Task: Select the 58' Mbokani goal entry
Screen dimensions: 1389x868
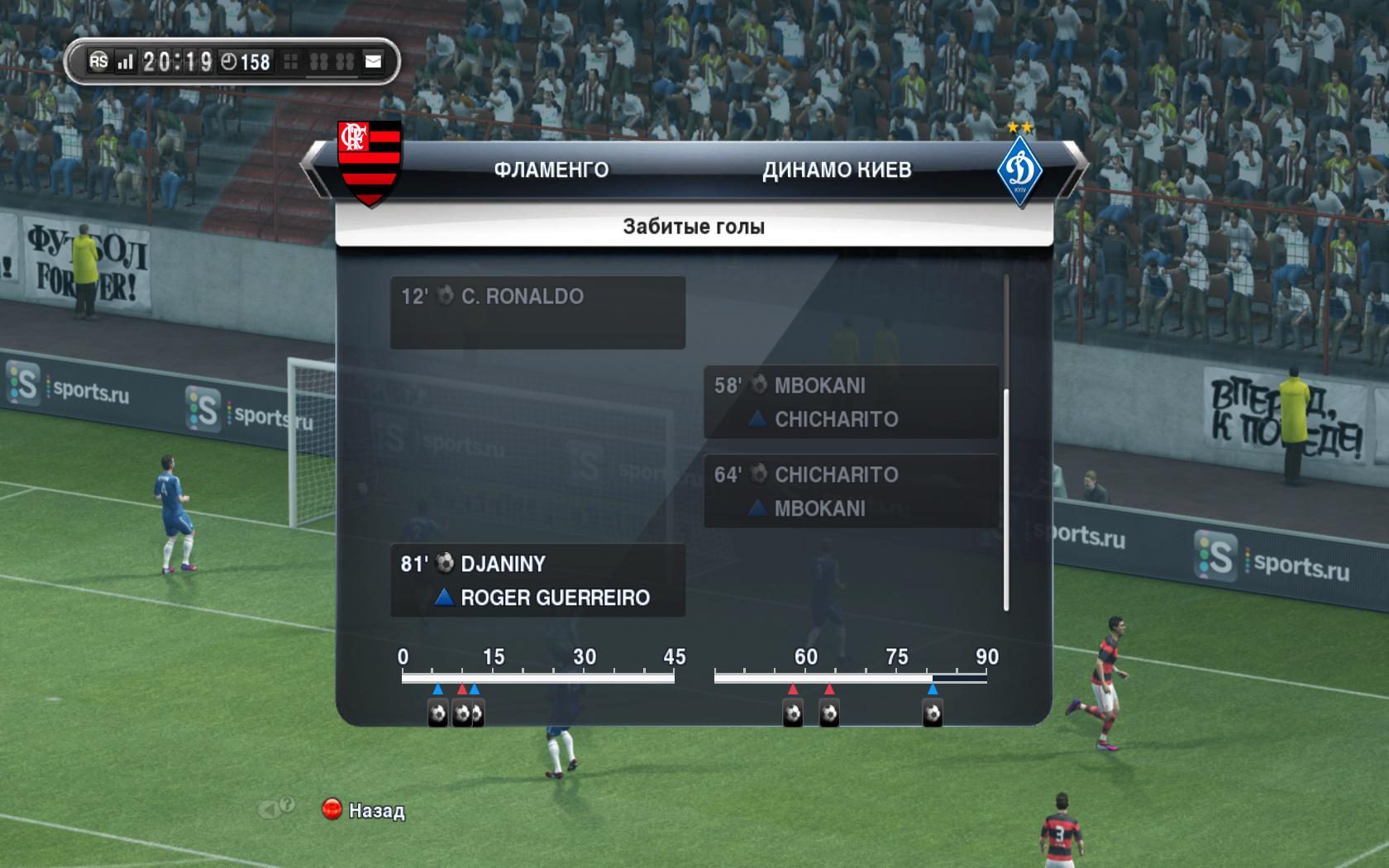Action: tap(851, 402)
